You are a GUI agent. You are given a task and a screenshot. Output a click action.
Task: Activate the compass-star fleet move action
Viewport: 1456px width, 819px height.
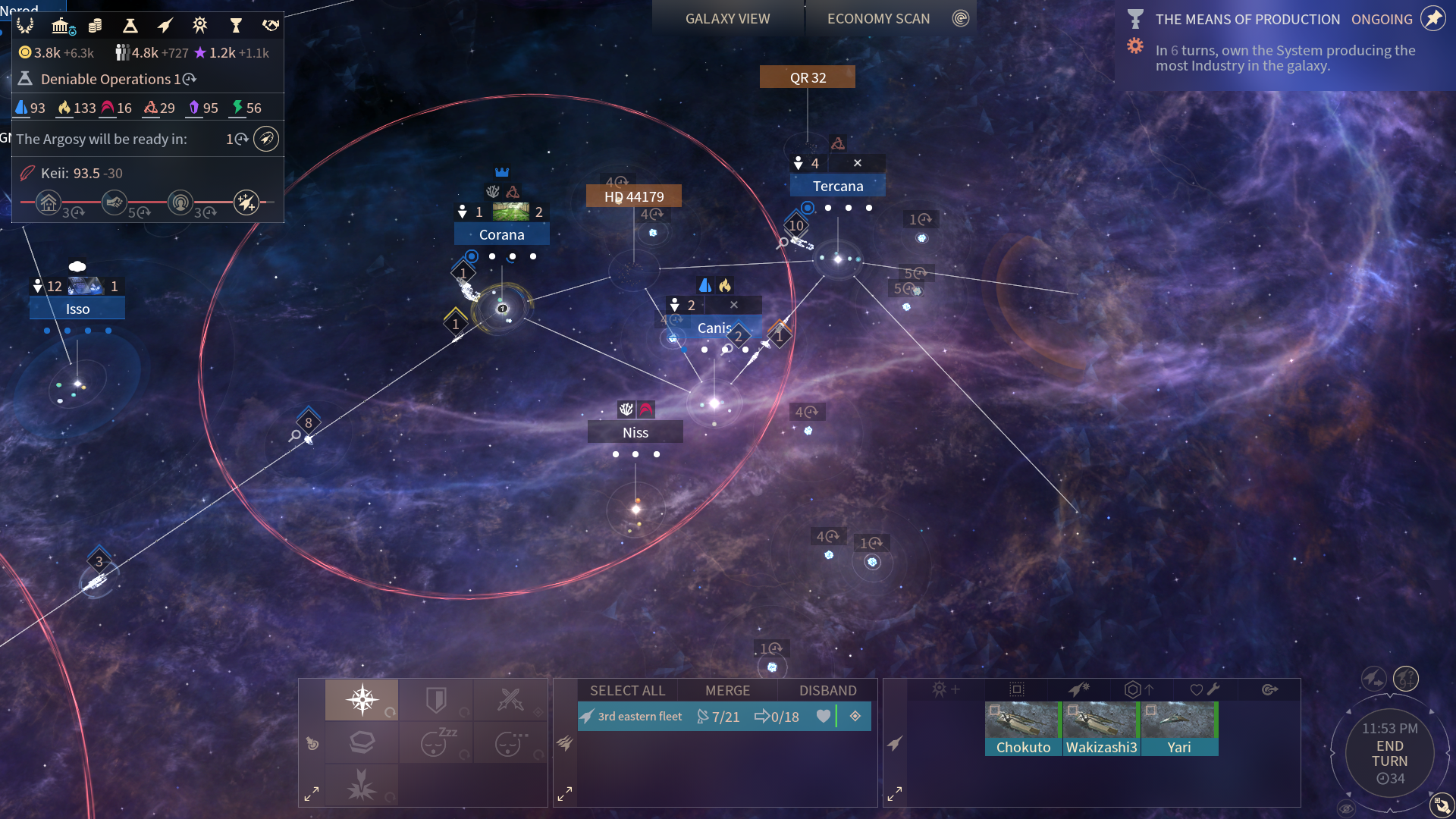click(x=362, y=699)
